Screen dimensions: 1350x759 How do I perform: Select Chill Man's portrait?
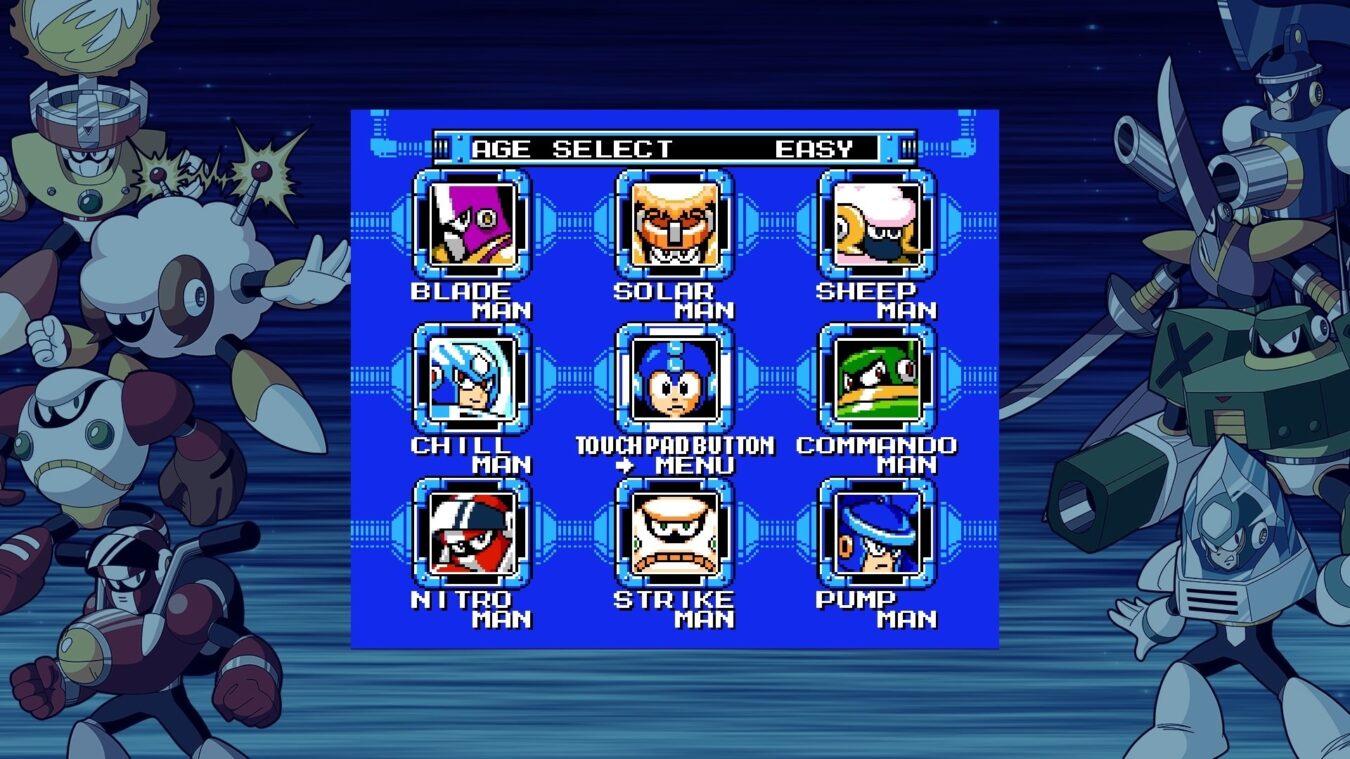coord(473,378)
